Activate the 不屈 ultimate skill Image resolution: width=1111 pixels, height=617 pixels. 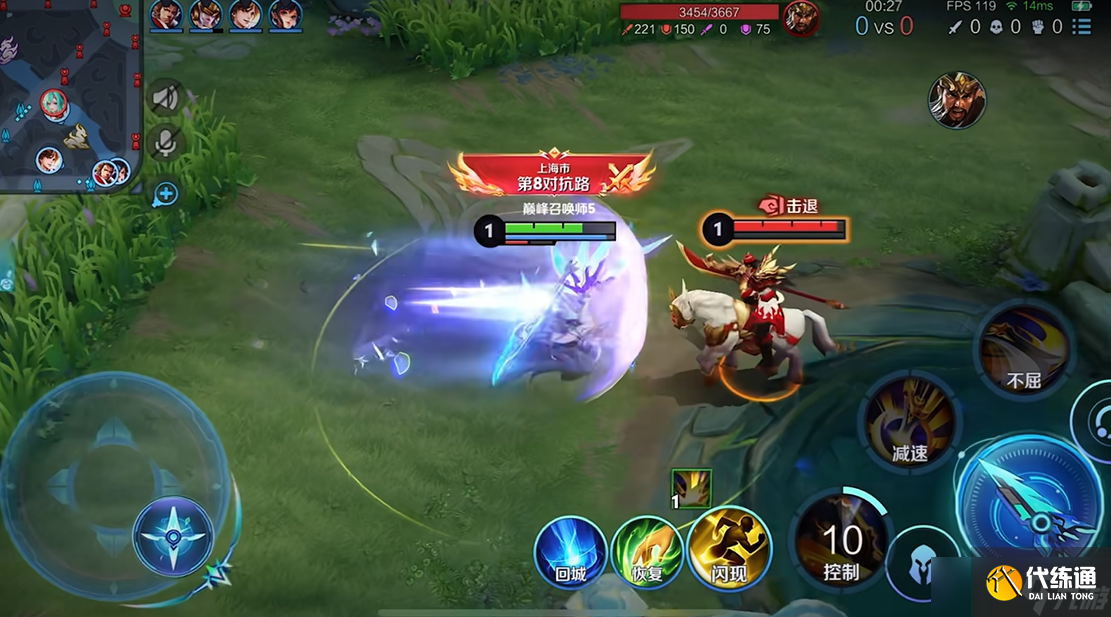pyautogui.click(x=1023, y=349)
